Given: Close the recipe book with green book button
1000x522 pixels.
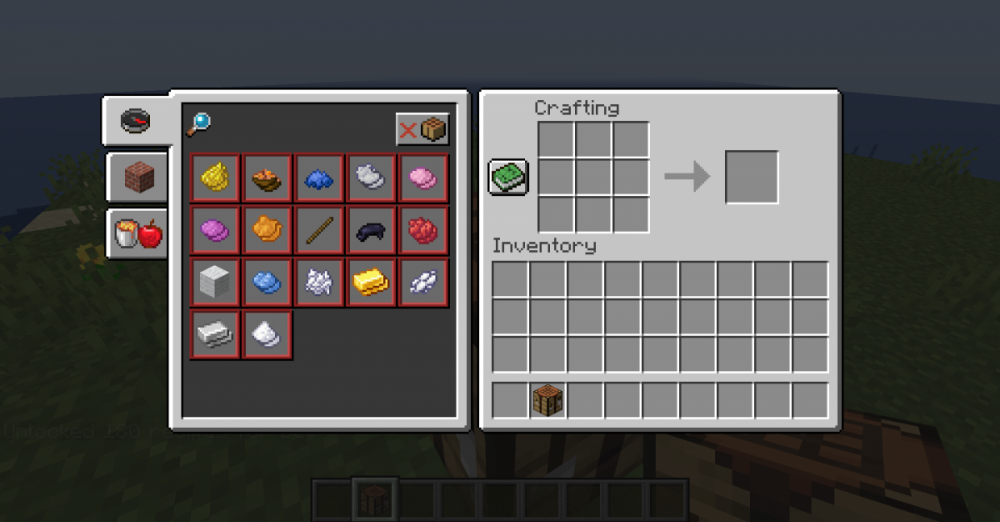Looking at the screenshot, I should click(508, 177).
